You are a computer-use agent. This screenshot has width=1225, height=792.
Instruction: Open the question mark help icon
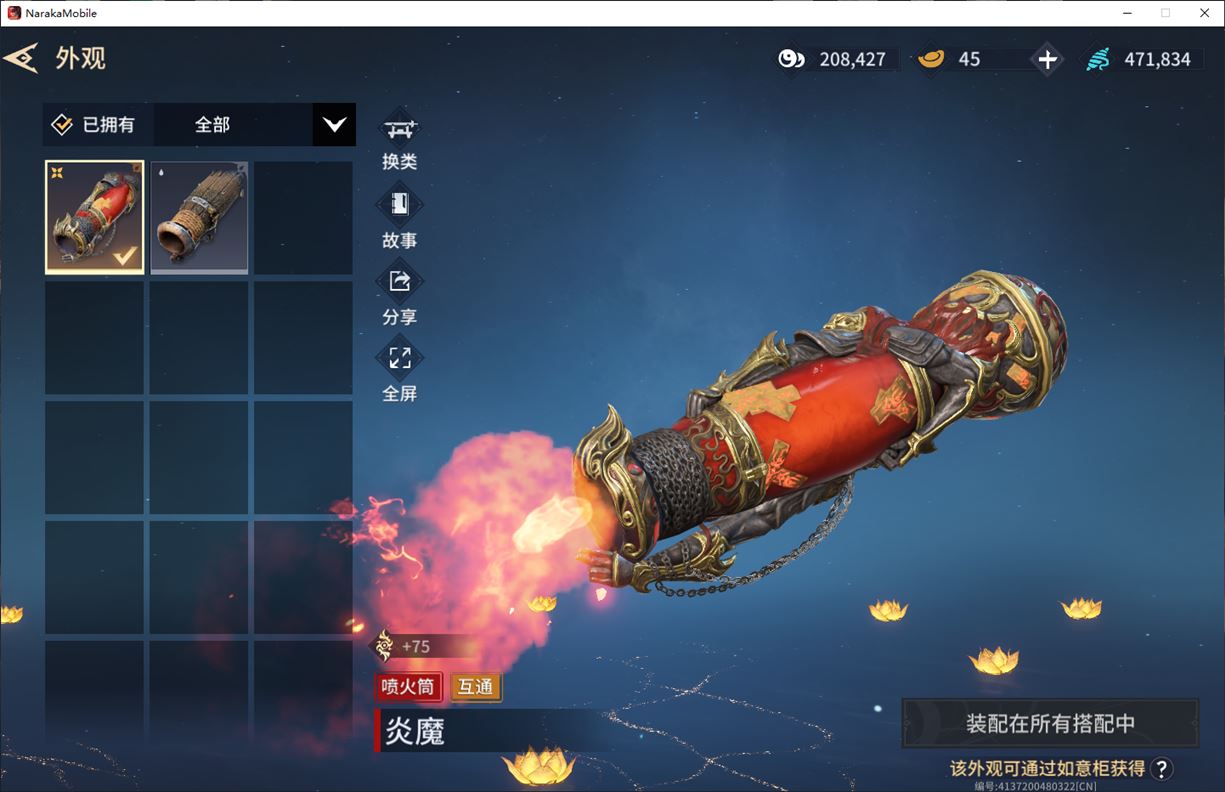point(1161,768)
